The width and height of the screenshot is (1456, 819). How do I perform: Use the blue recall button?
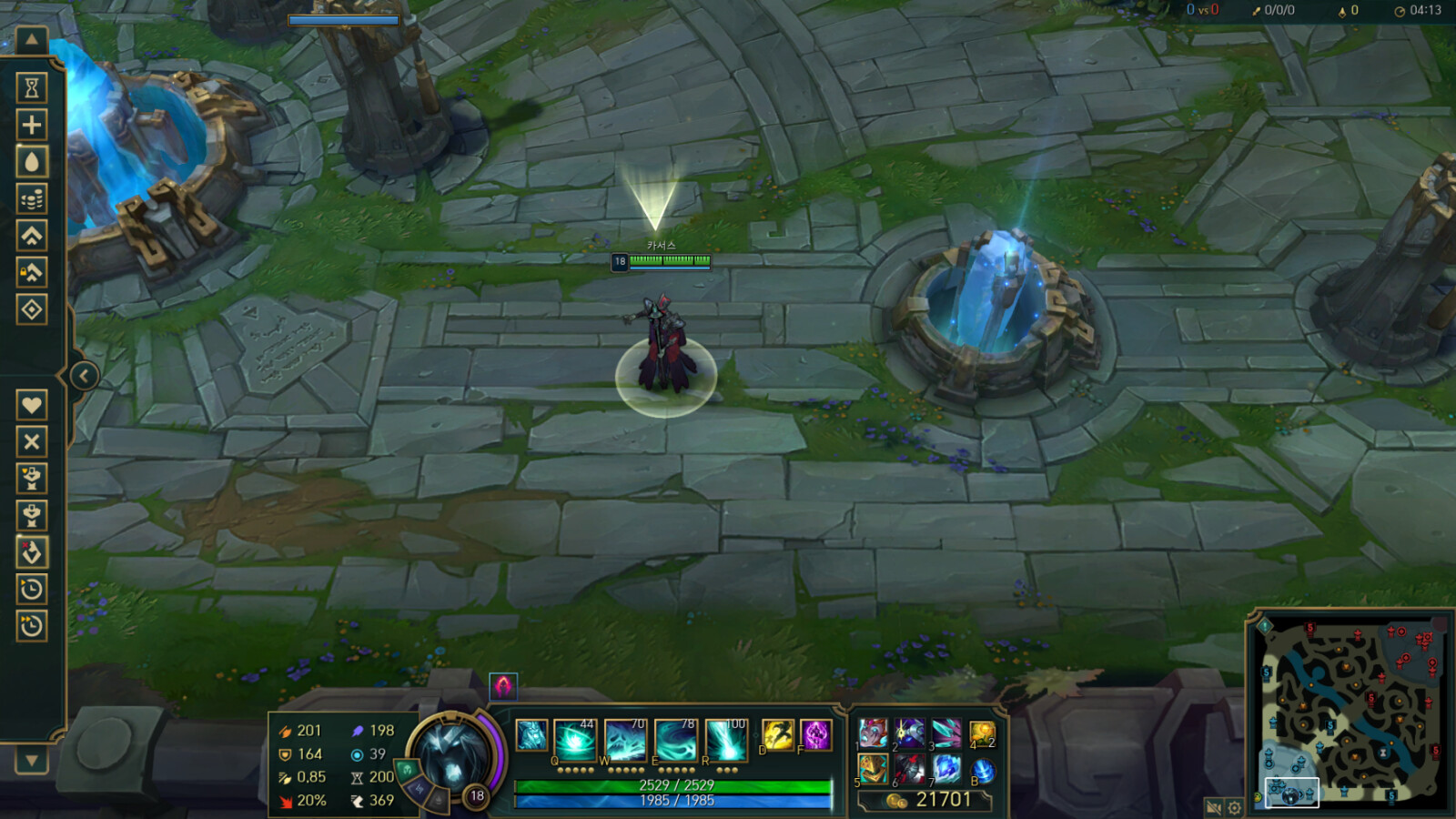(x=983, y=770)
